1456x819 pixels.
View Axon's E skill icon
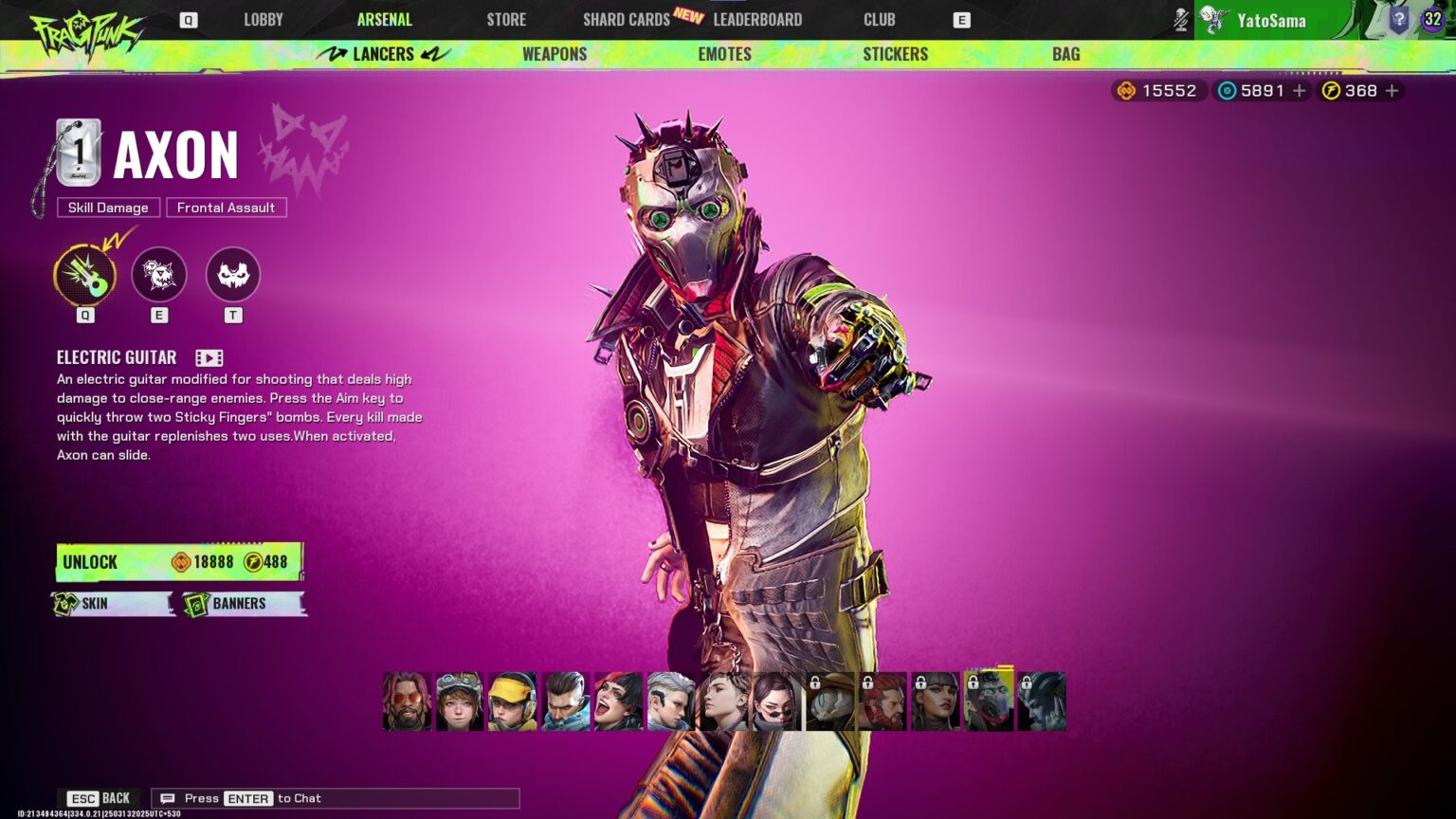coord(158,275)
